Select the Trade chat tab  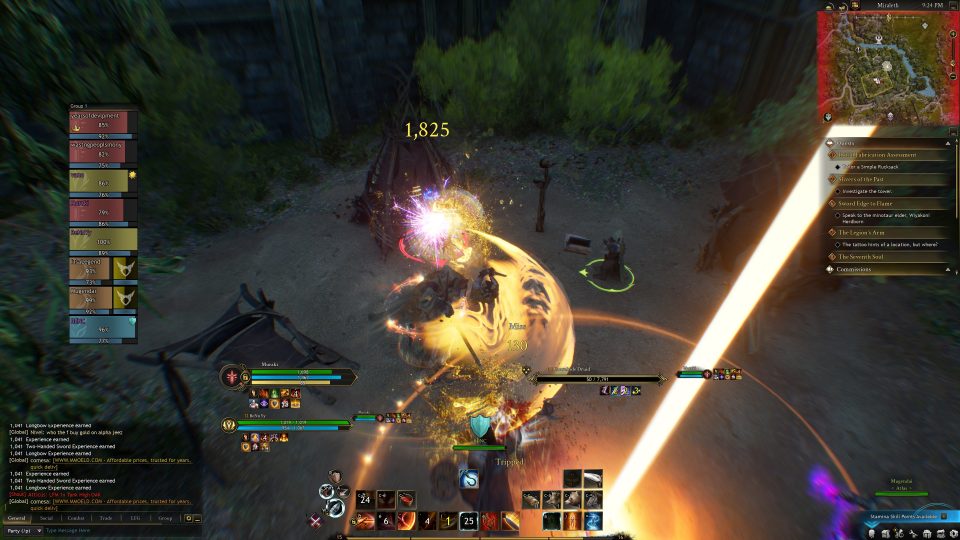coord(106,518)
